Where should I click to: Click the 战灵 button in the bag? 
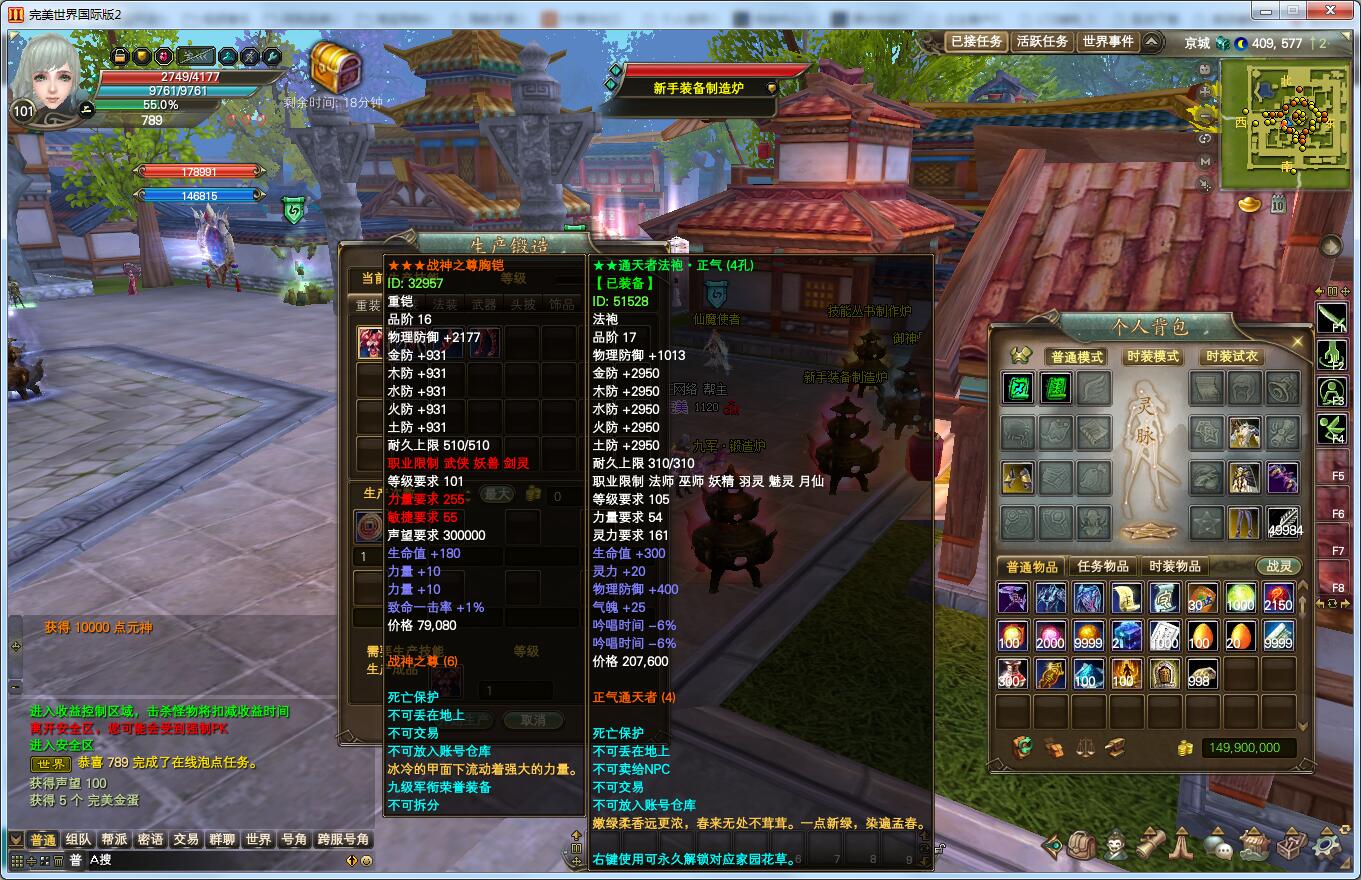[x=1279, y=566]
